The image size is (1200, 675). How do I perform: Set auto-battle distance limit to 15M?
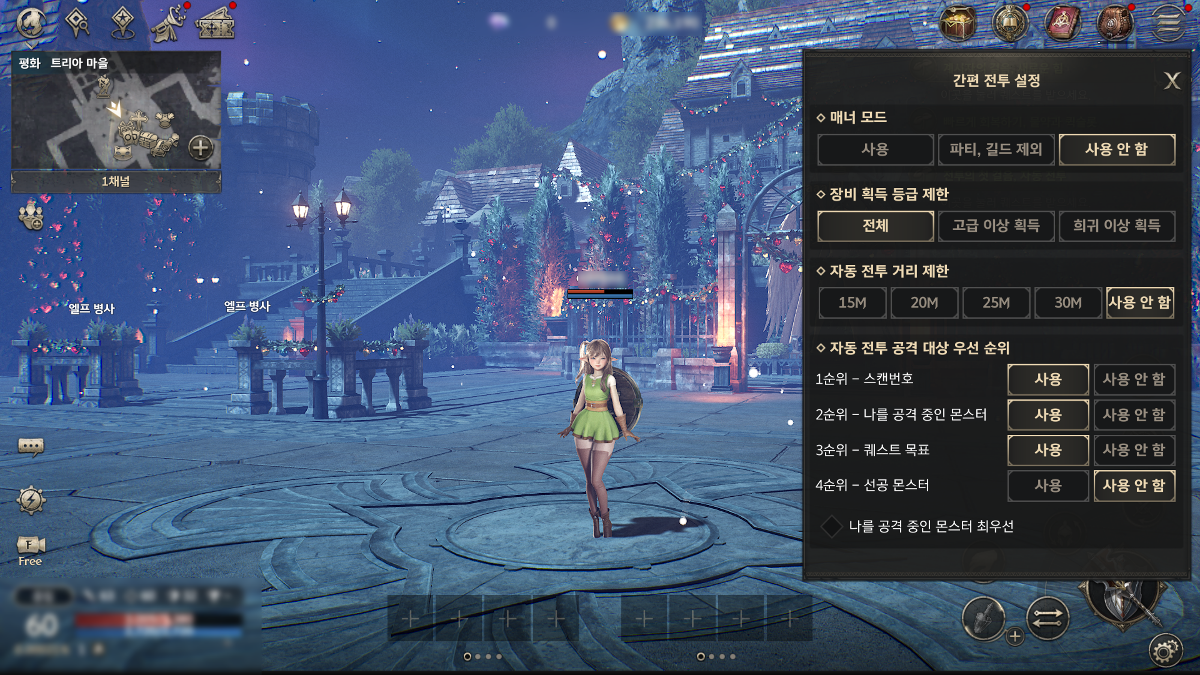(852, 303)
